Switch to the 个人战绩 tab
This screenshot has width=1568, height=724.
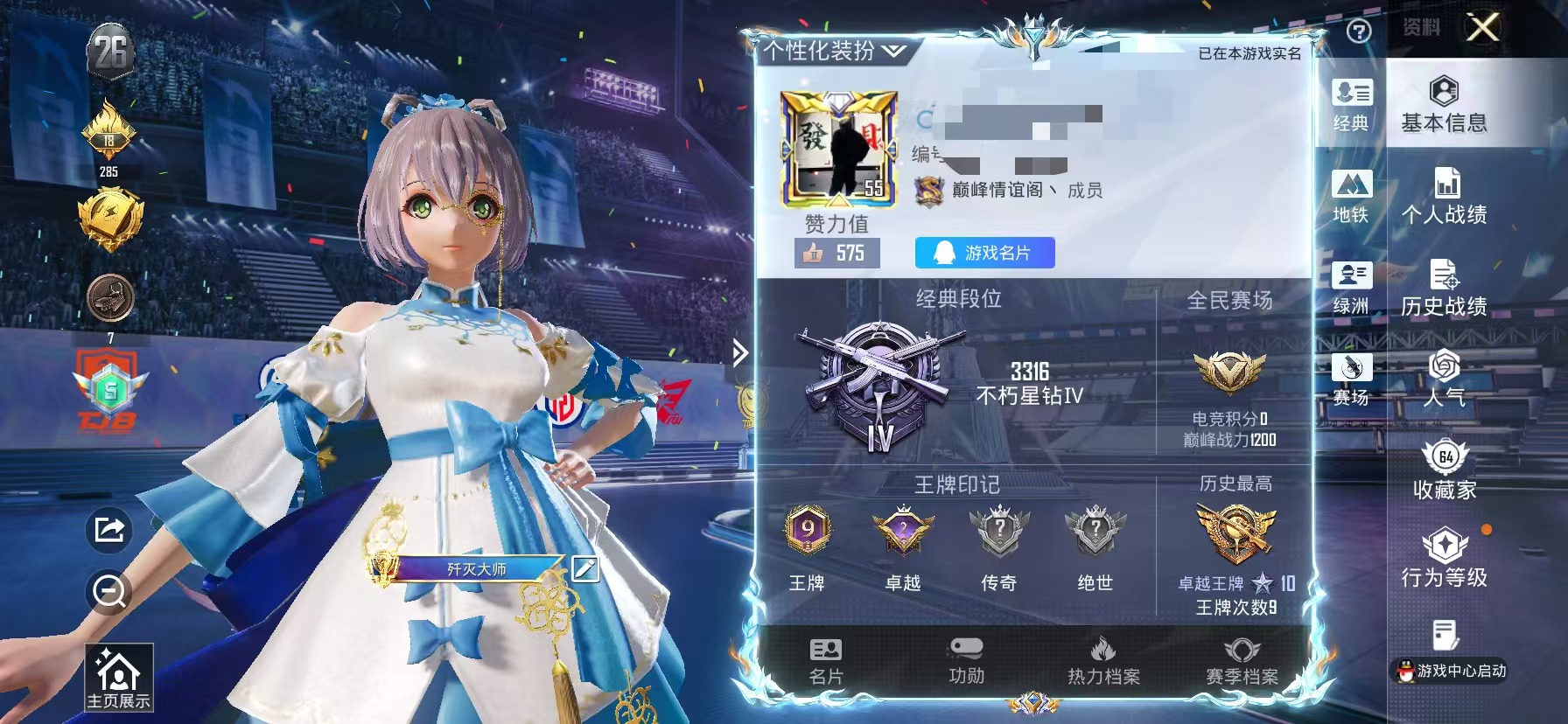(1446, 194)
